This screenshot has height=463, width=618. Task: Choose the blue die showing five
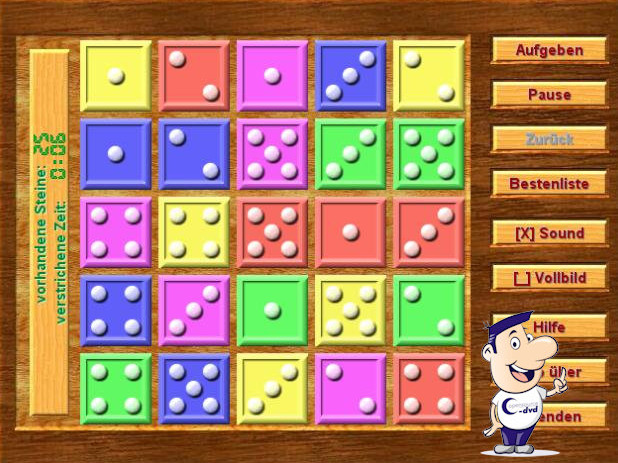point(194,388)
